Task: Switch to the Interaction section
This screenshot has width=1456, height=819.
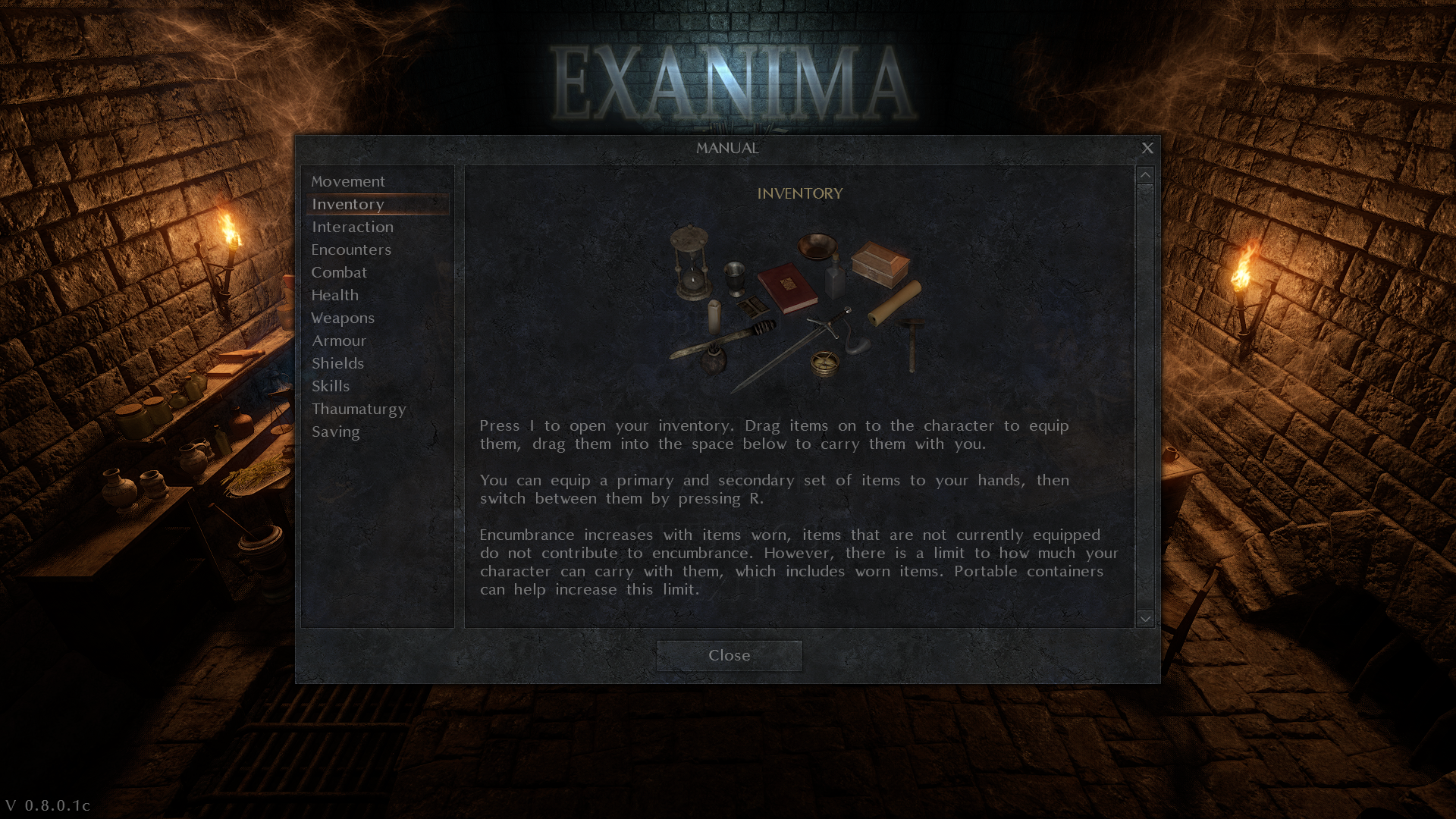Action: [x=353, y=227]
